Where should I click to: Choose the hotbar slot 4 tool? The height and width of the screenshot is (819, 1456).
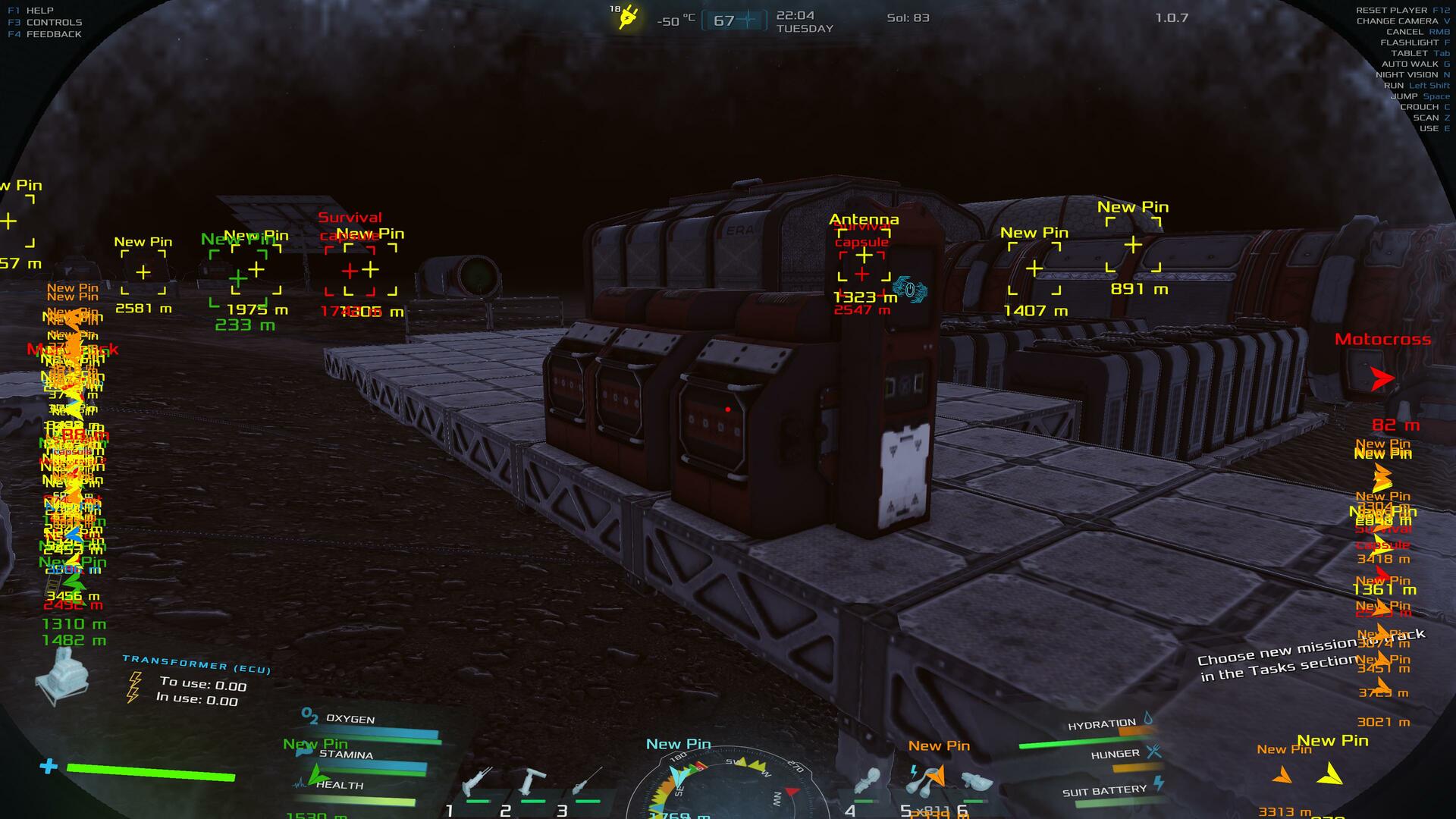coord(868,781)
